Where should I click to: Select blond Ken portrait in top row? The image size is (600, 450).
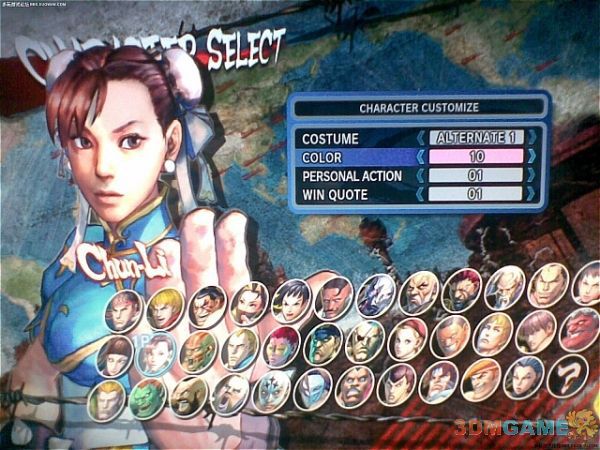[x=164, y=308]
